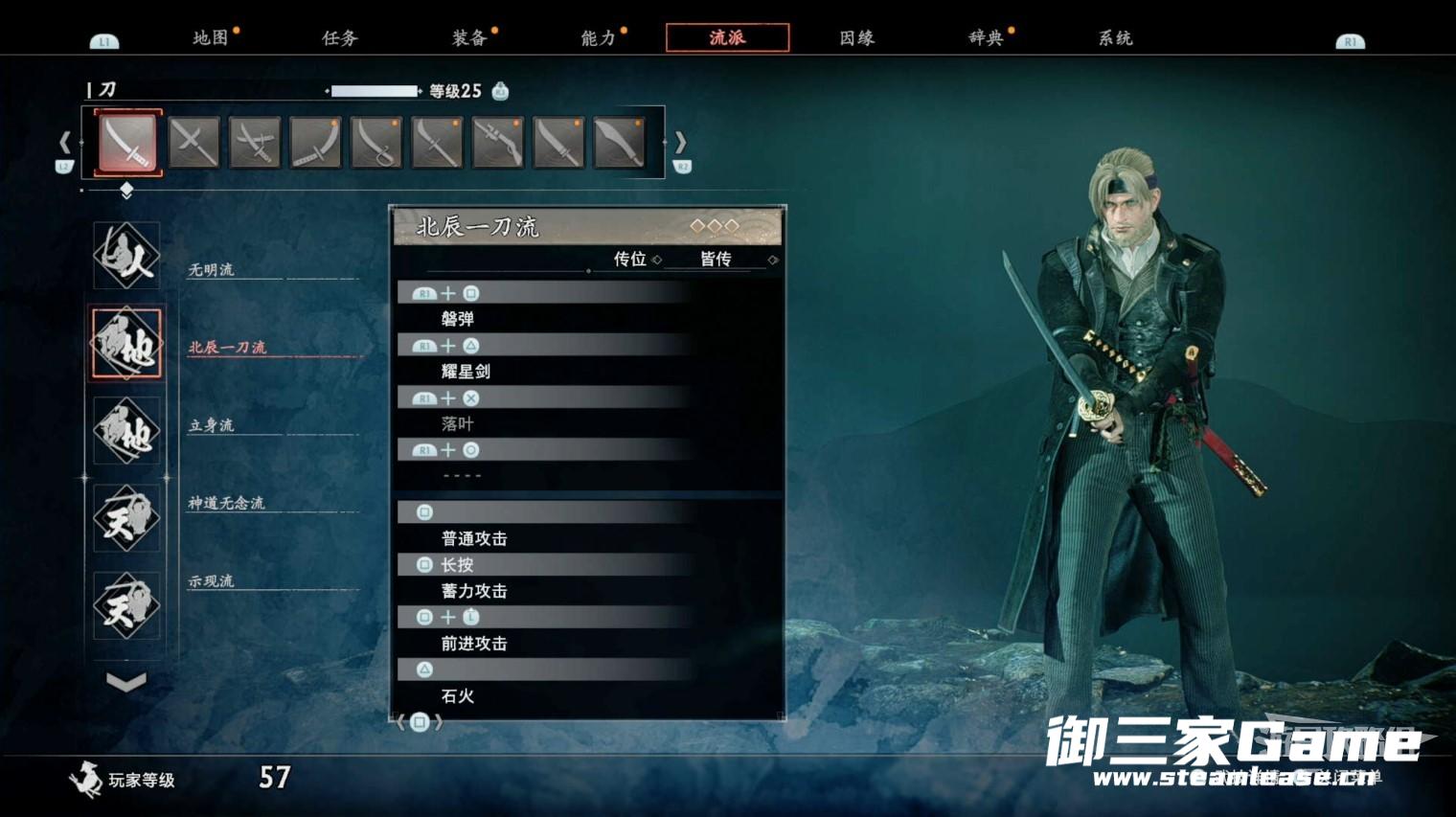Show more styles with the down arrow
The width and height of the screenshot is (1456, 817).
coord(126,682)
